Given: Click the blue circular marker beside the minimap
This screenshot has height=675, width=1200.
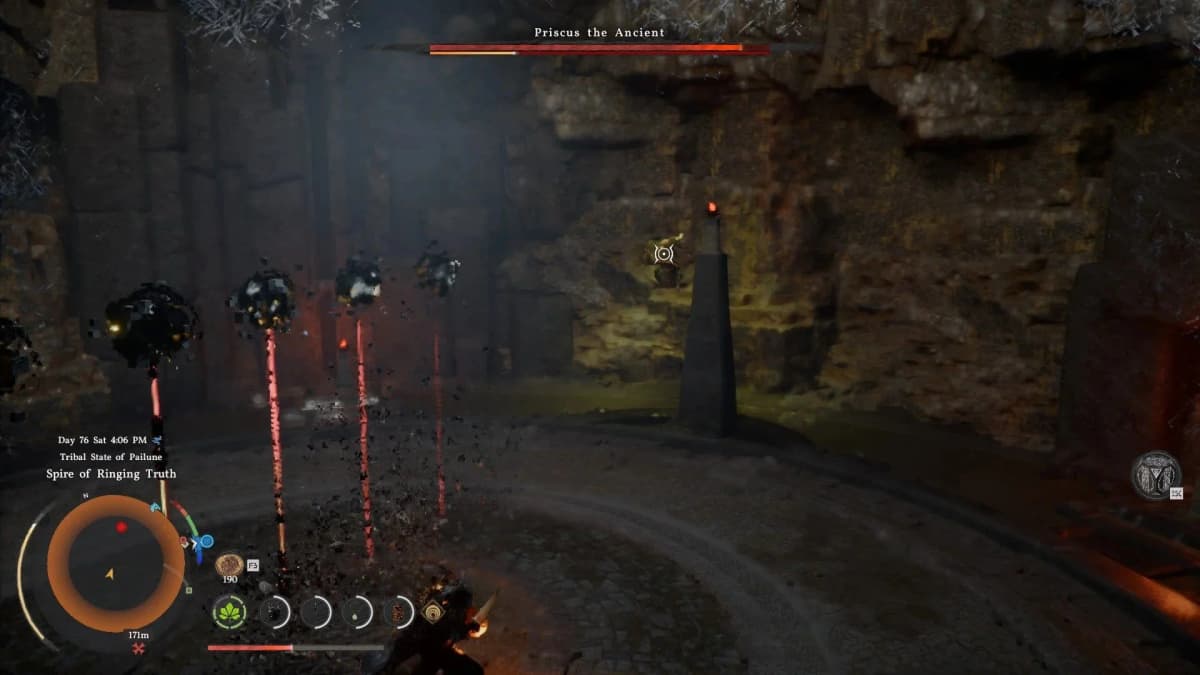Looking at the screenshot, I should pyautogui.click(x=206, y=542).
